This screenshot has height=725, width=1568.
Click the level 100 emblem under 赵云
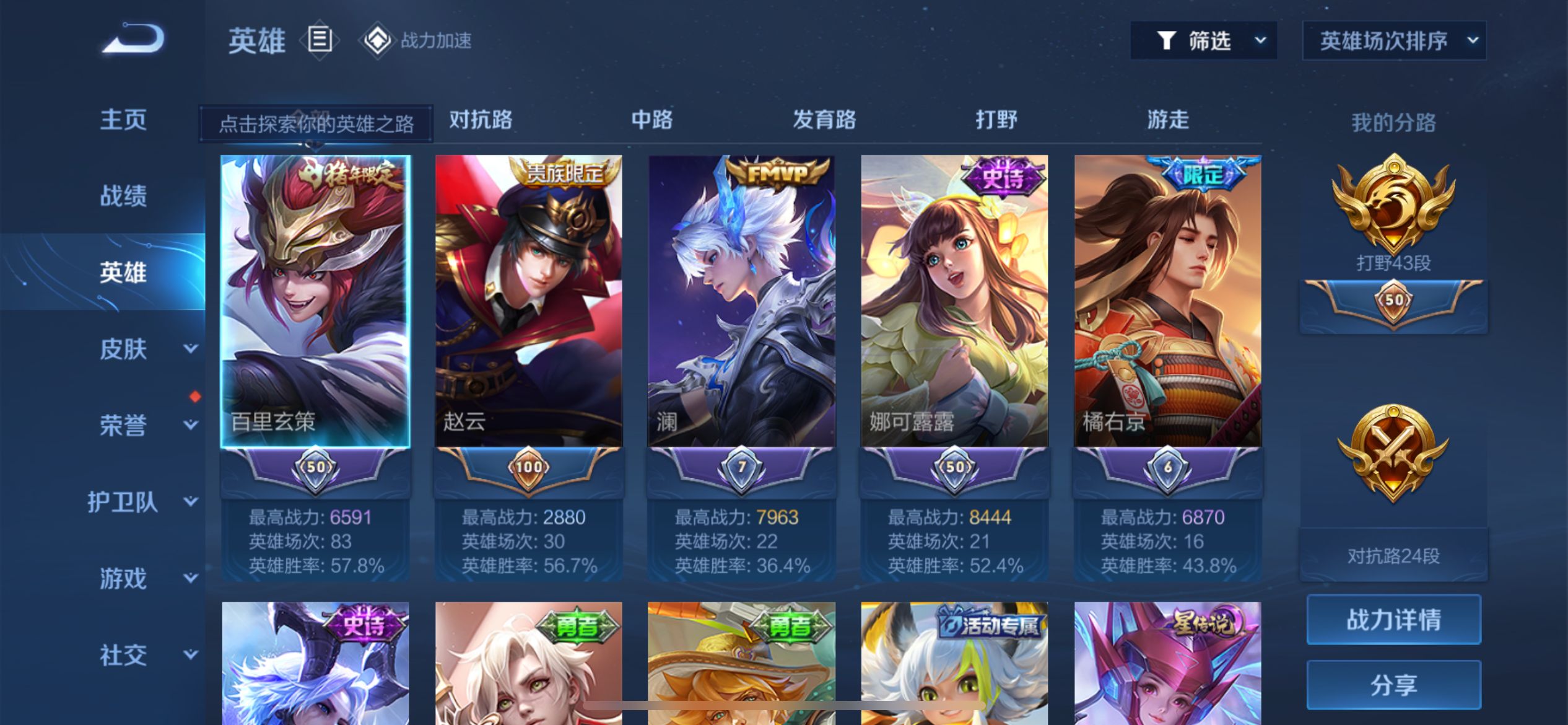point(529,469)
